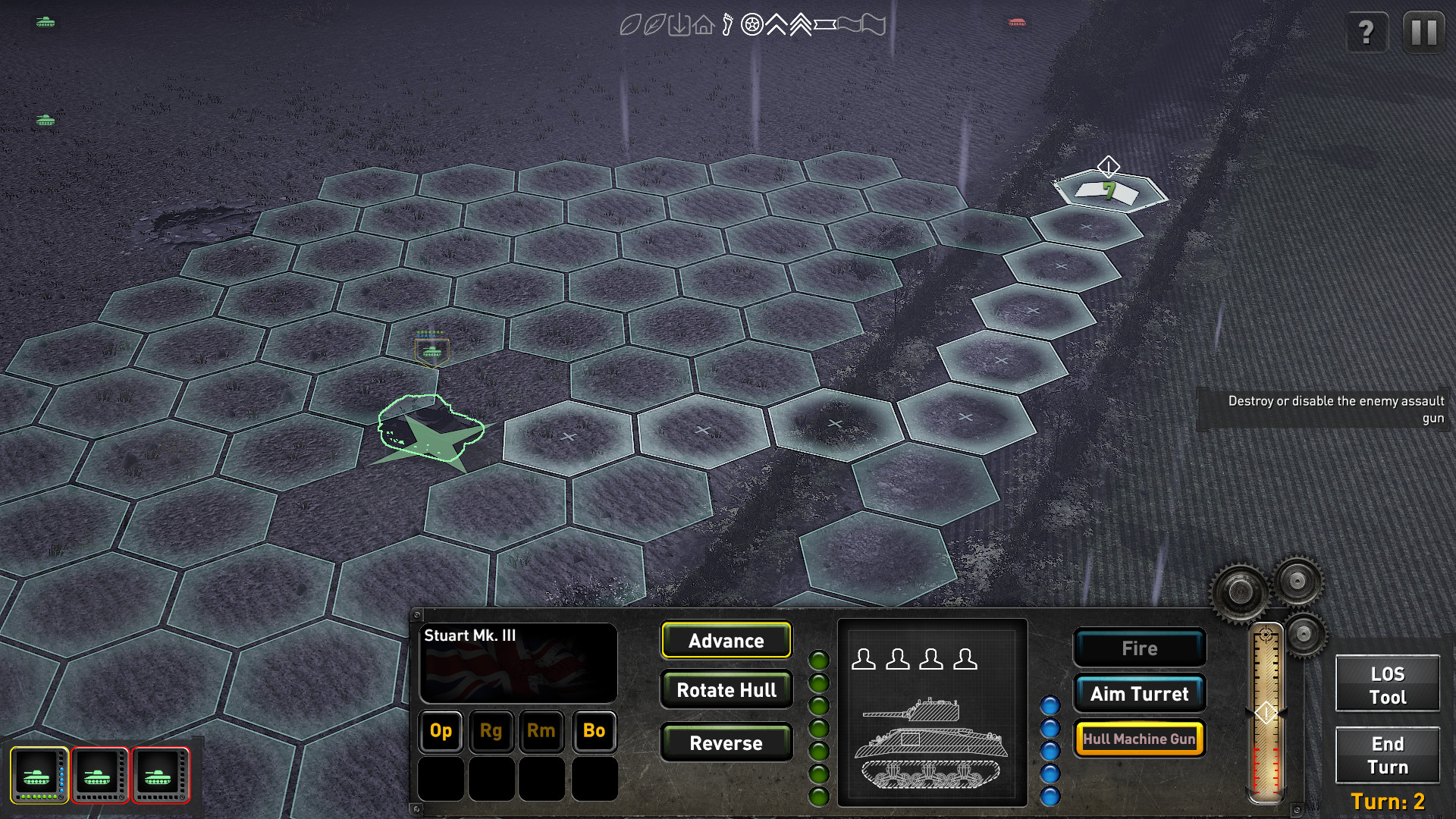Open the LOS Tool

1387,682
